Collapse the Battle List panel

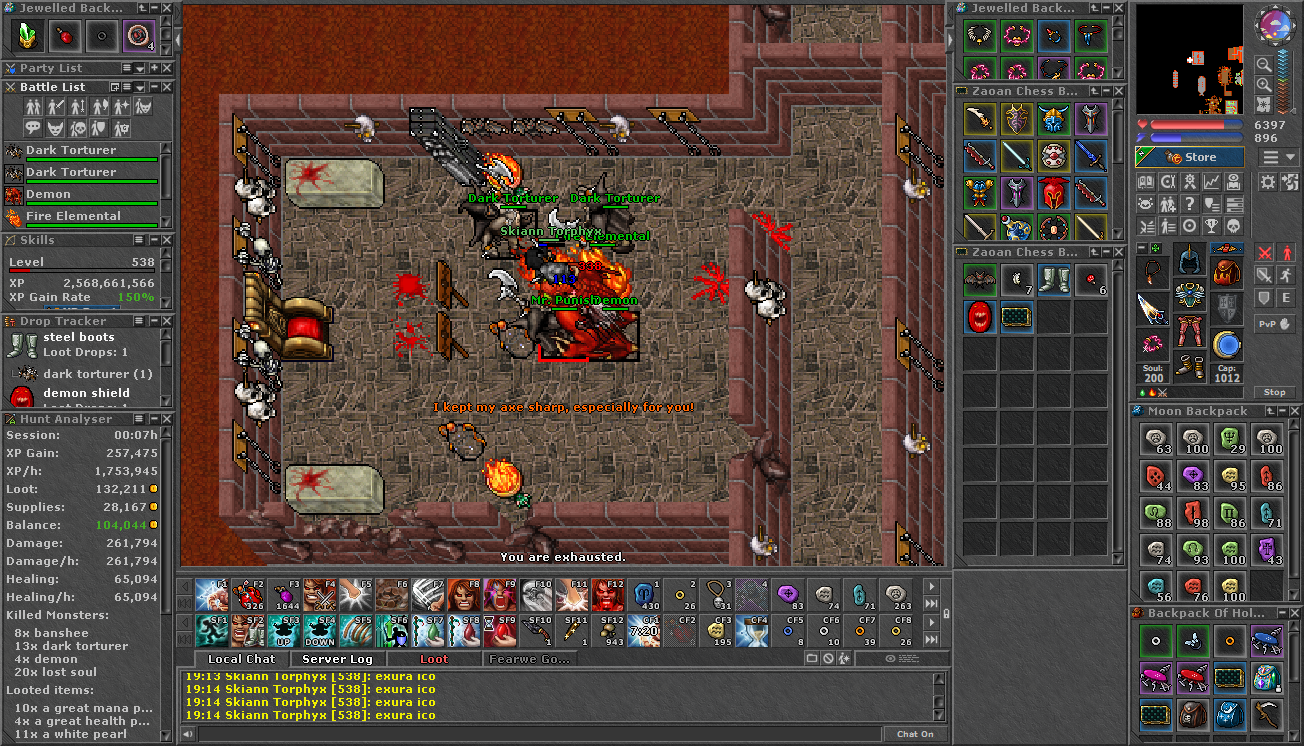(155, 87)
